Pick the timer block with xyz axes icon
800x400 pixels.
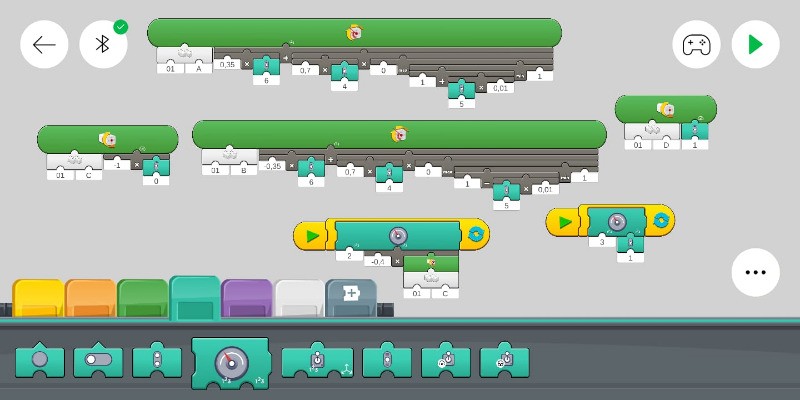point(317,362)
